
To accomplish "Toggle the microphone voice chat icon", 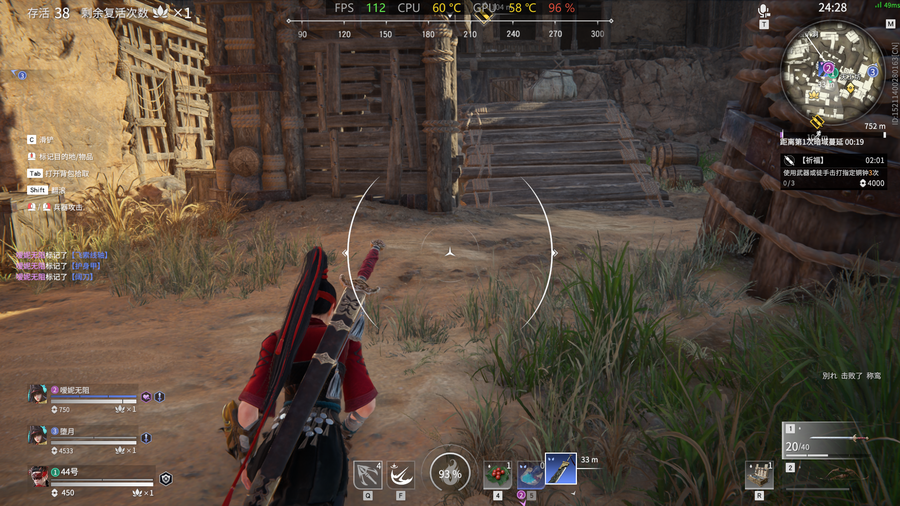I will coord(764,12).
